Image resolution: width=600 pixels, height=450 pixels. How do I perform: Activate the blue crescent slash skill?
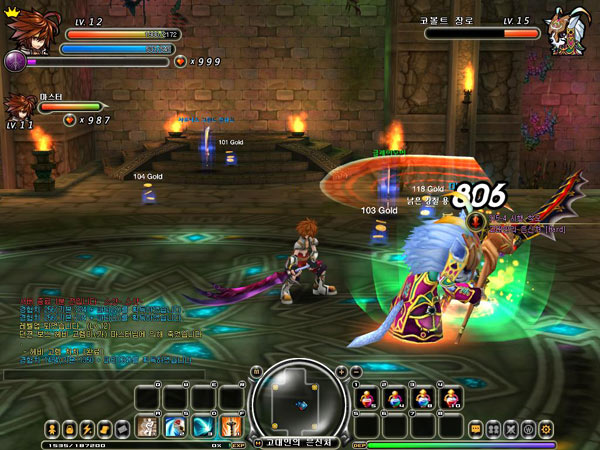tap(202, 427)
